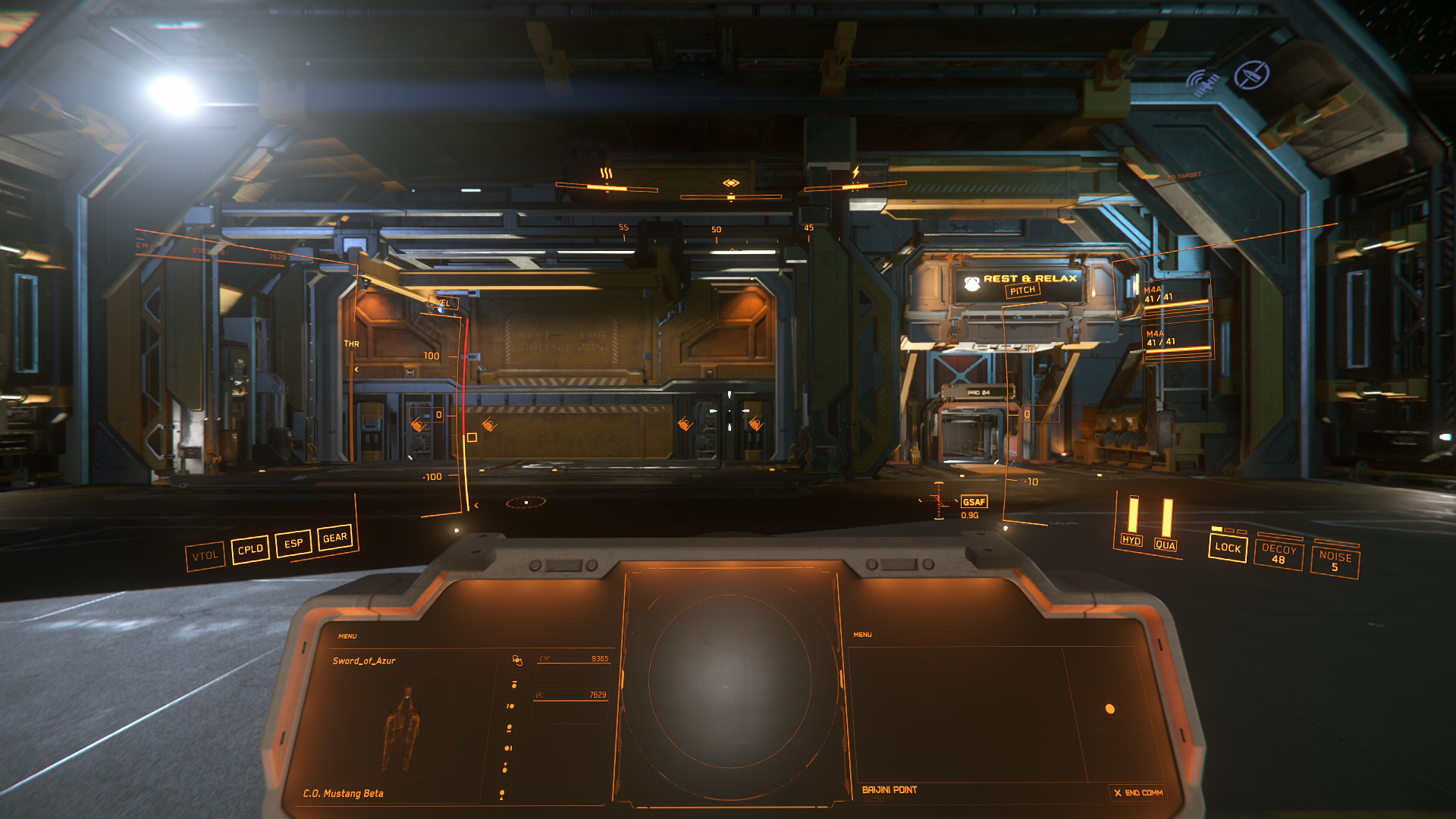Toggle the CPLD coupled mode button
The image size is (1456, 819).
point(250,549)
